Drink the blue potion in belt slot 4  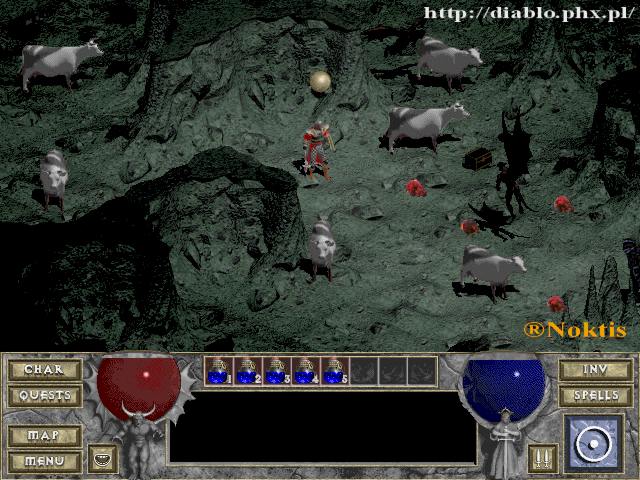[x=306, y=372]
